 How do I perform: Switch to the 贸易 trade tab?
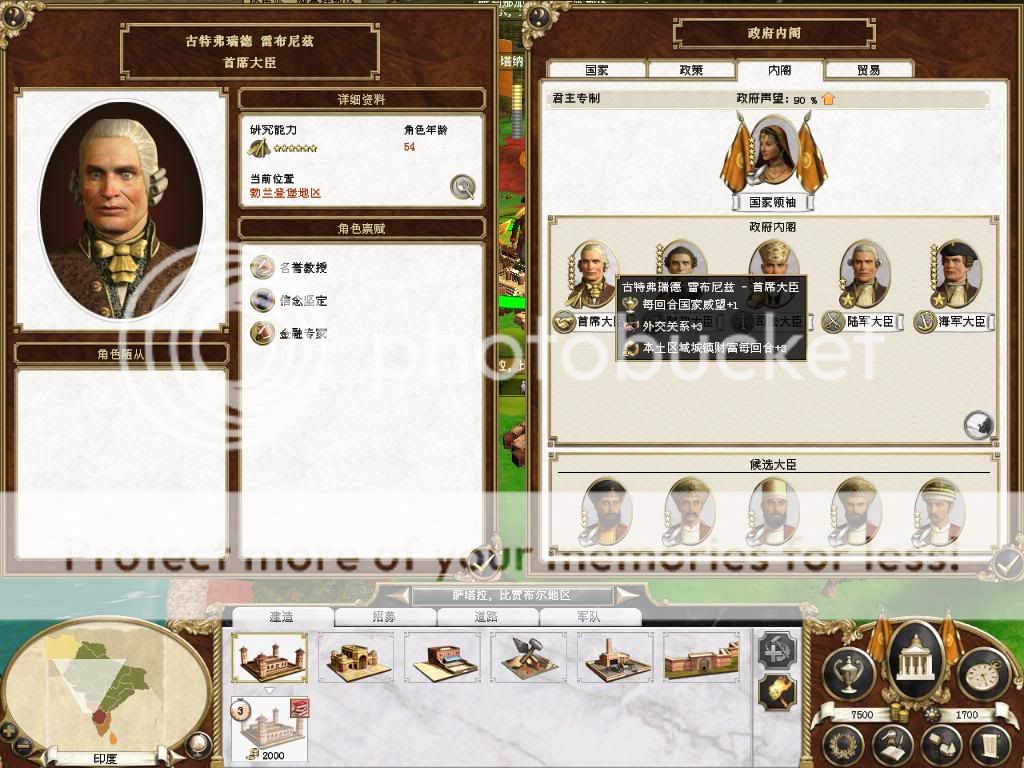[868, 71]
